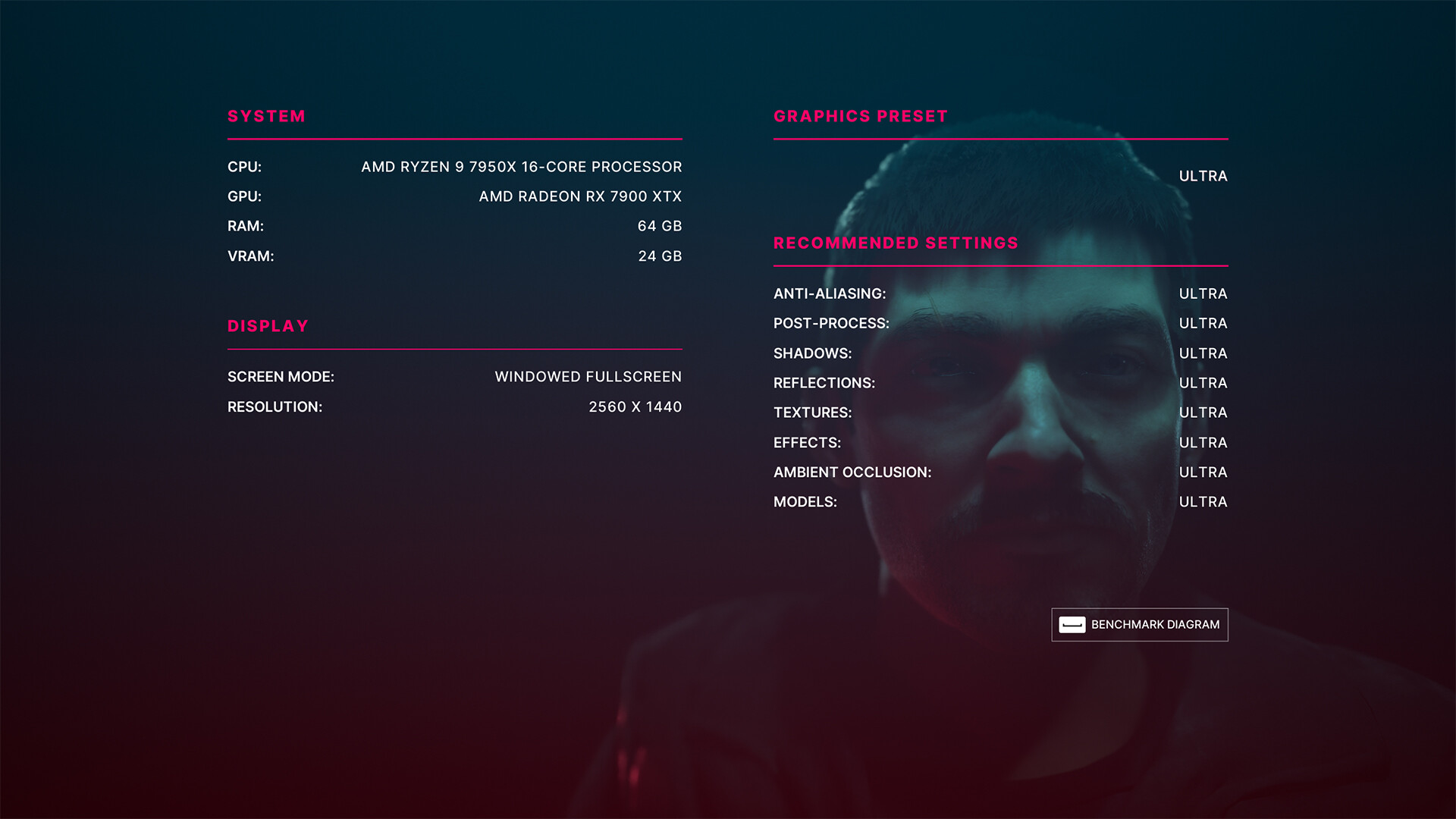Click the Textures ULTRA setting
Viewport: 1456px width, 819px height.
[x=1203, y=413]
